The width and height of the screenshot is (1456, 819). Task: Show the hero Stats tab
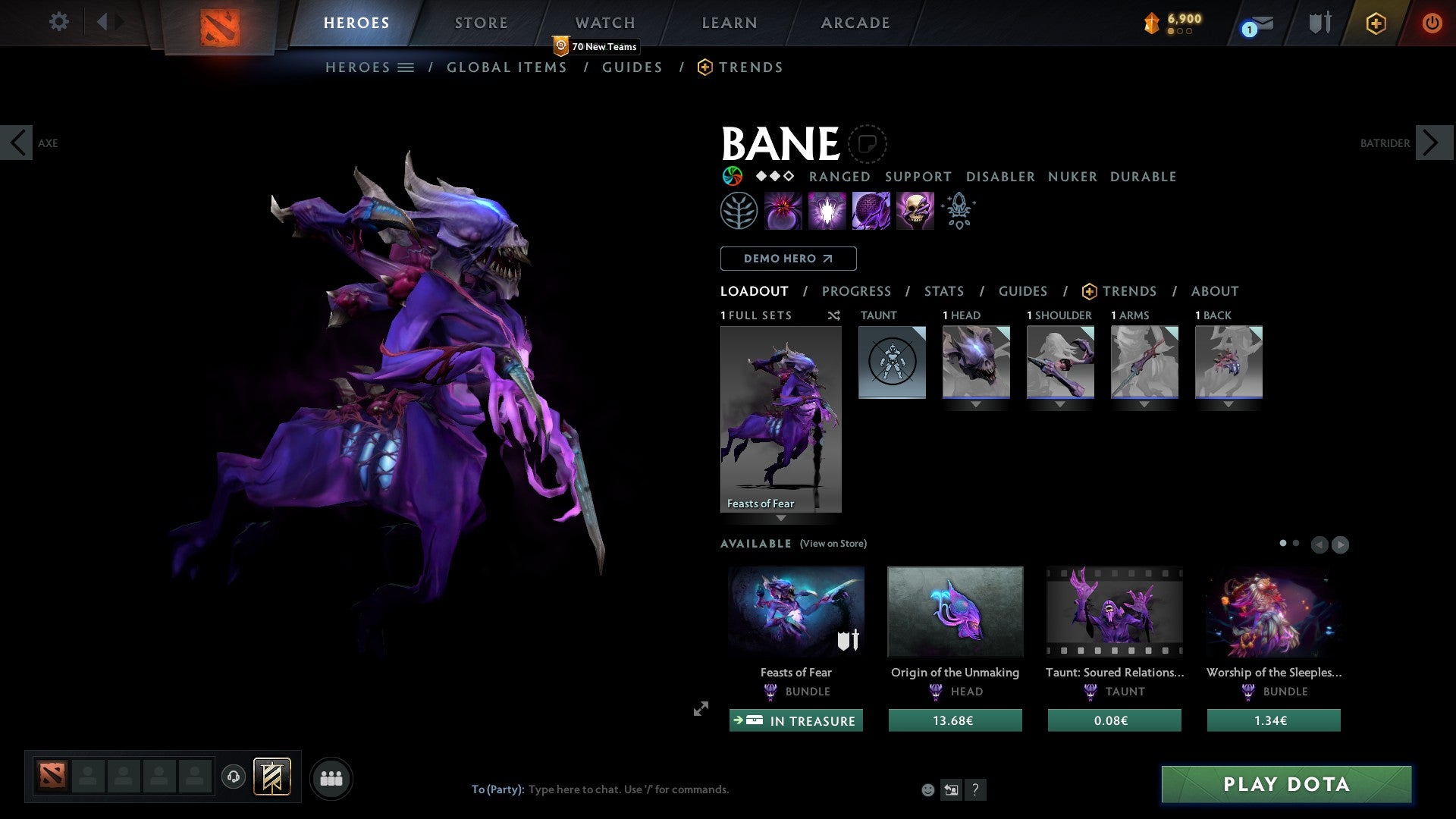(944, 291)
